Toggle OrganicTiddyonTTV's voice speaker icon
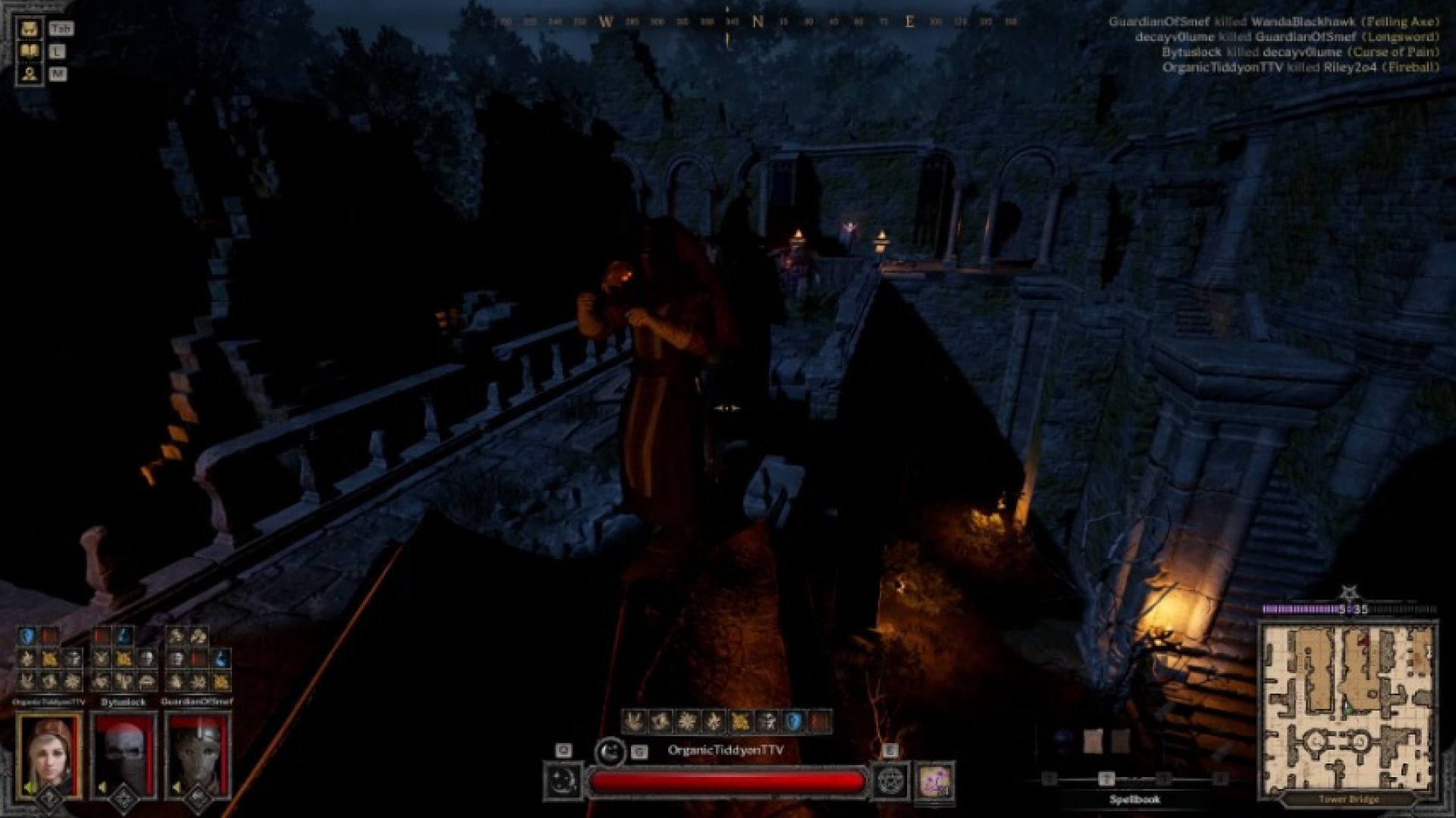The width and height of the screenshot is (1456, 818). pyautogui.click(x=29, y=788)
